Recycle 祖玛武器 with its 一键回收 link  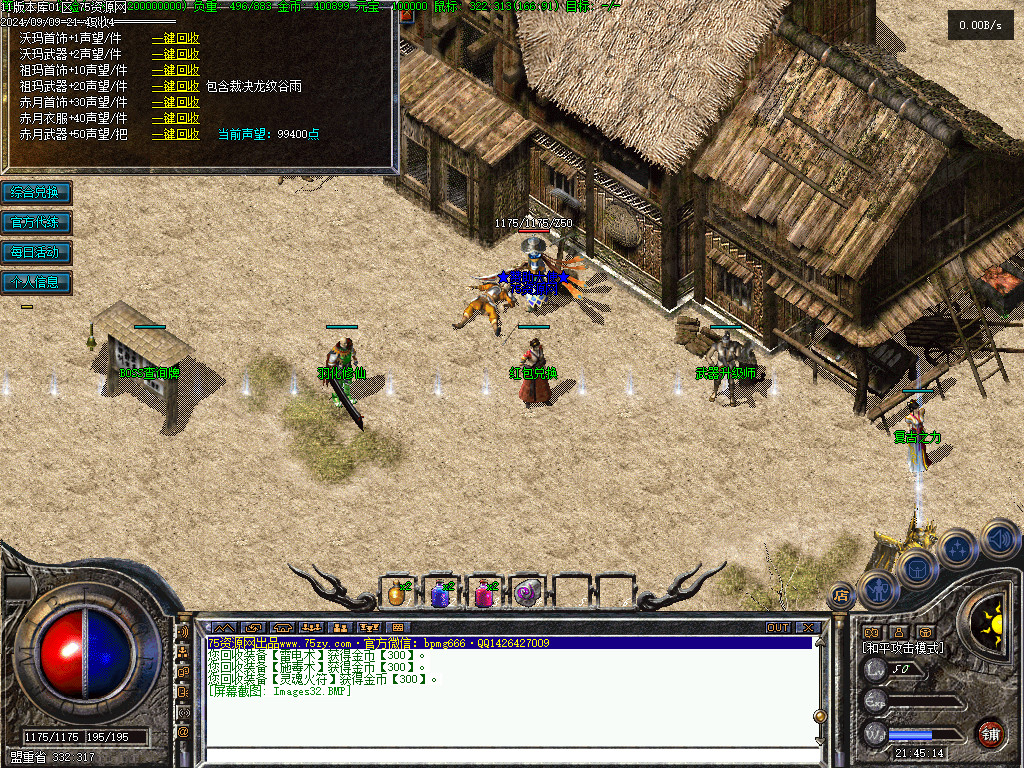coord(176,86)
